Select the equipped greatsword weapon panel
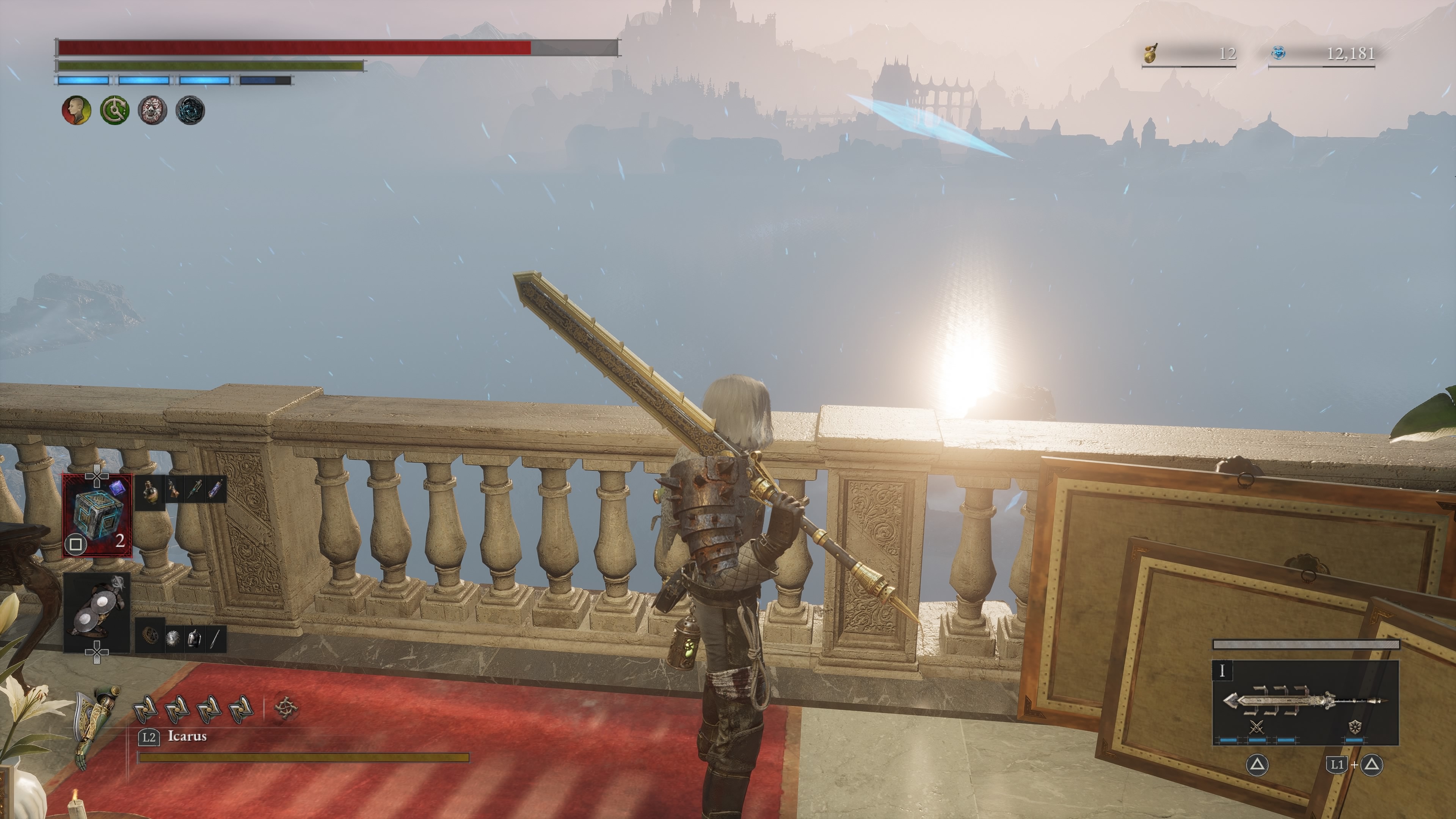Viewport: 1456px width, 819px height. 1305,703
